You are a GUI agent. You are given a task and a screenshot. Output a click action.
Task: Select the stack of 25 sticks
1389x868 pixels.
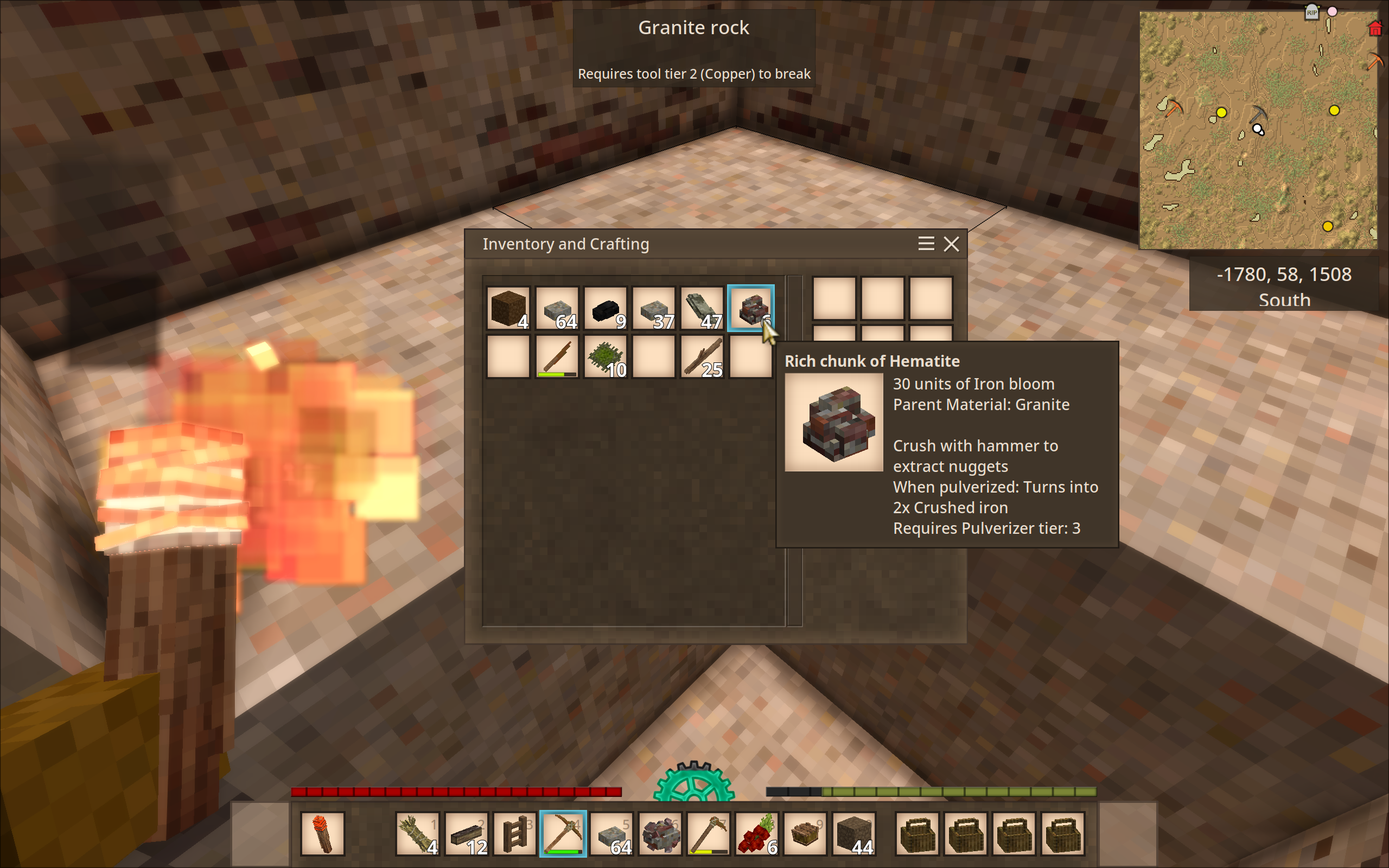[703, 357]
